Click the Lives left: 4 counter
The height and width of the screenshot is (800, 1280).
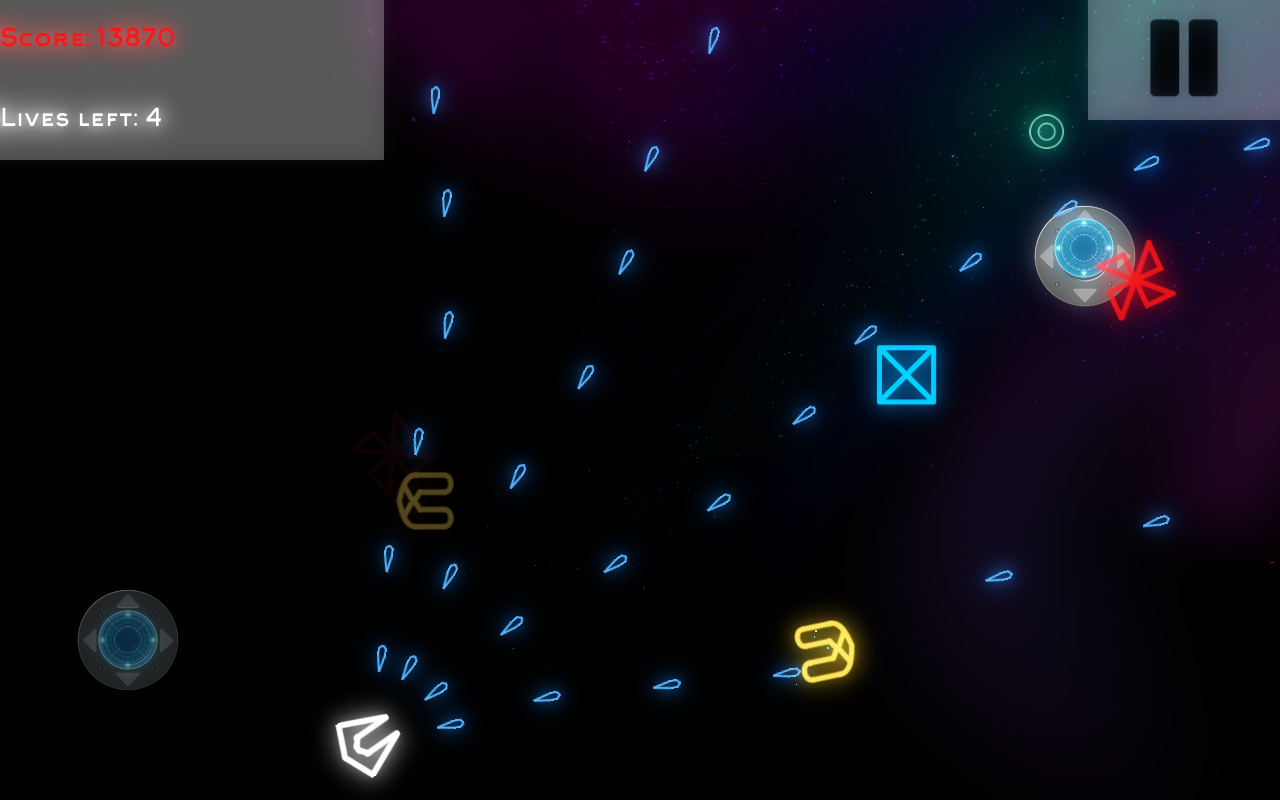tap(83, 118)
